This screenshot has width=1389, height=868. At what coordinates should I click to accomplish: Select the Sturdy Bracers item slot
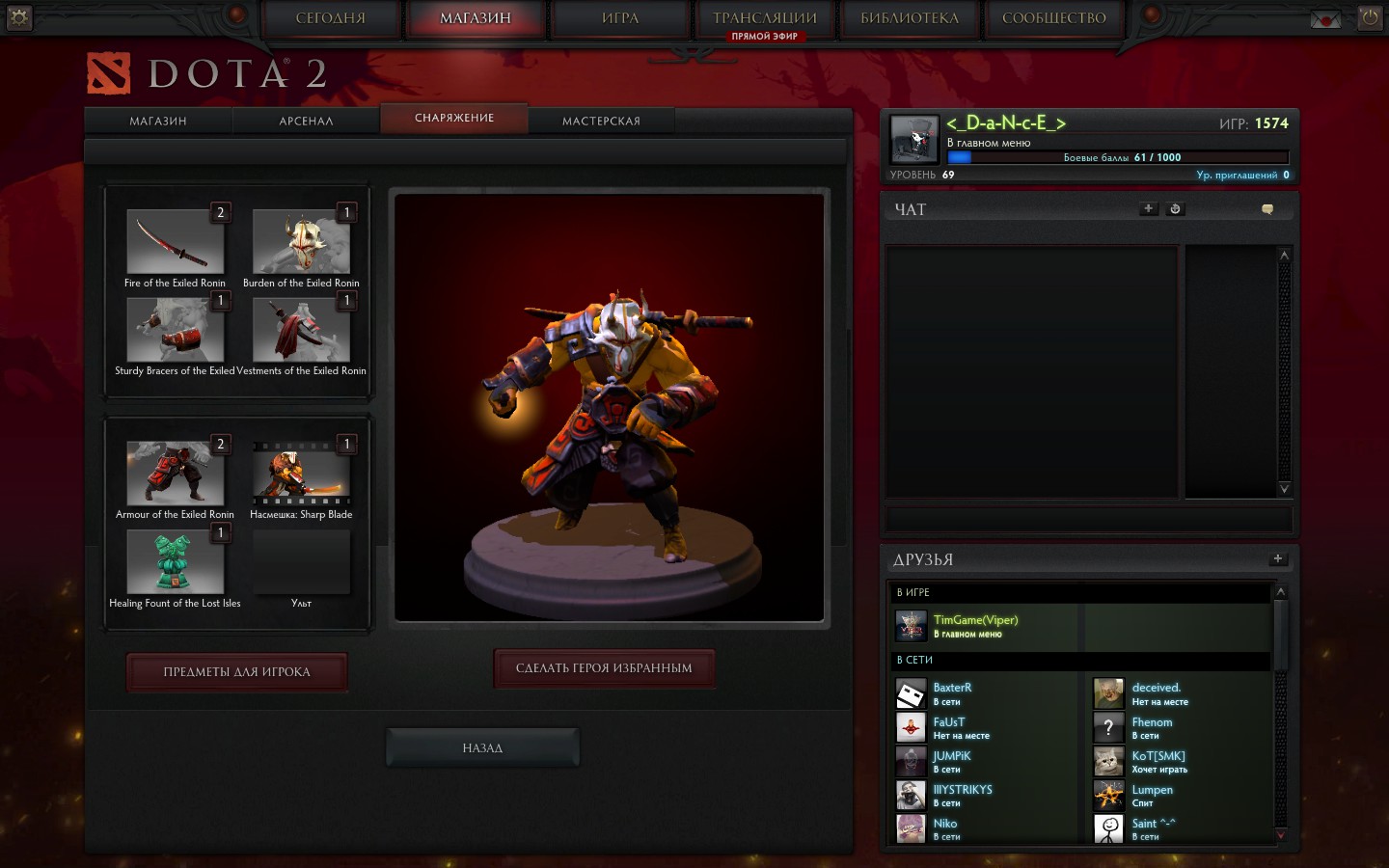pos(175,330)
